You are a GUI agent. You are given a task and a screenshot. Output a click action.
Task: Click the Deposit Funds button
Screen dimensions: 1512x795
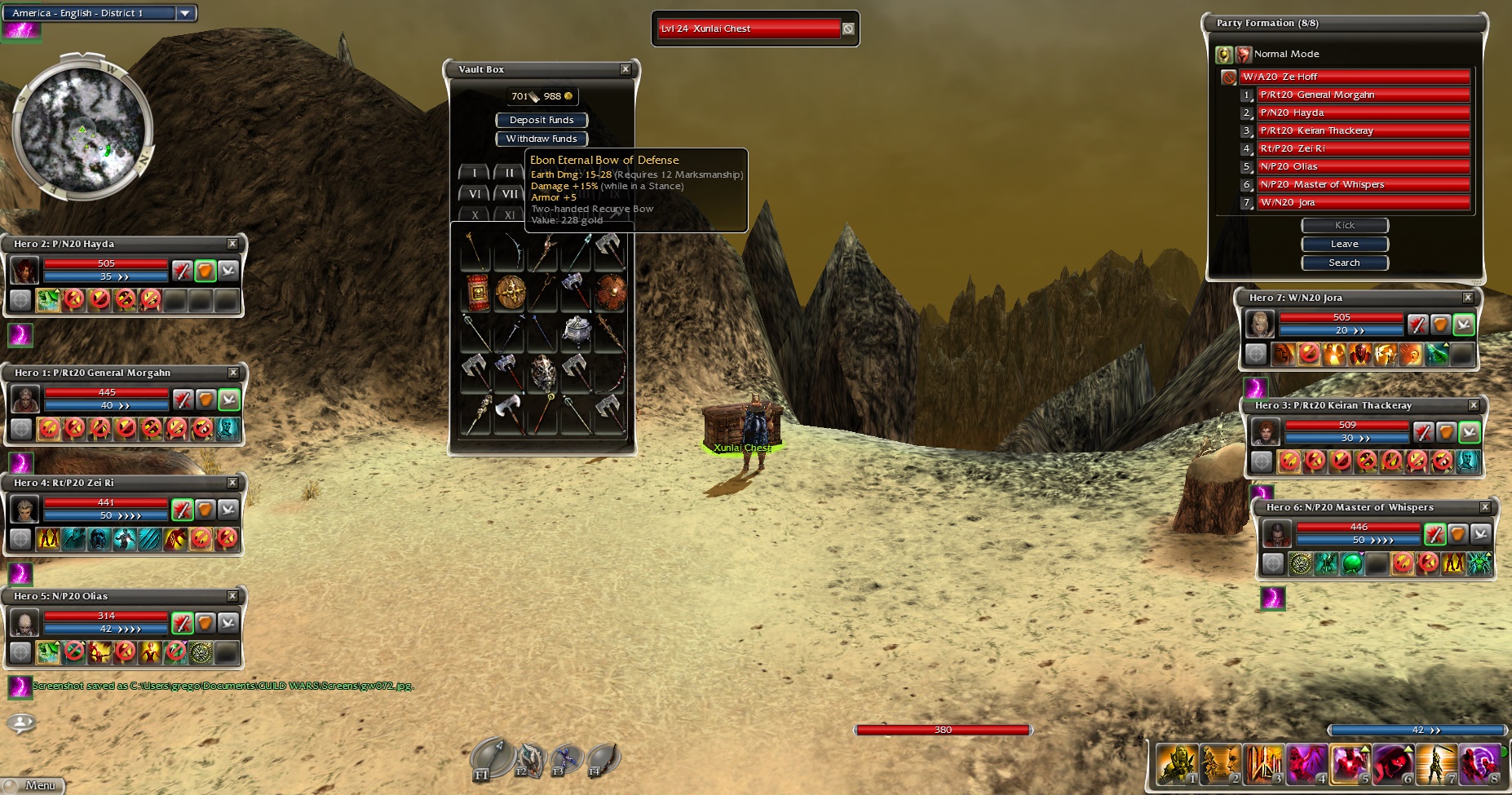[542, 120]
